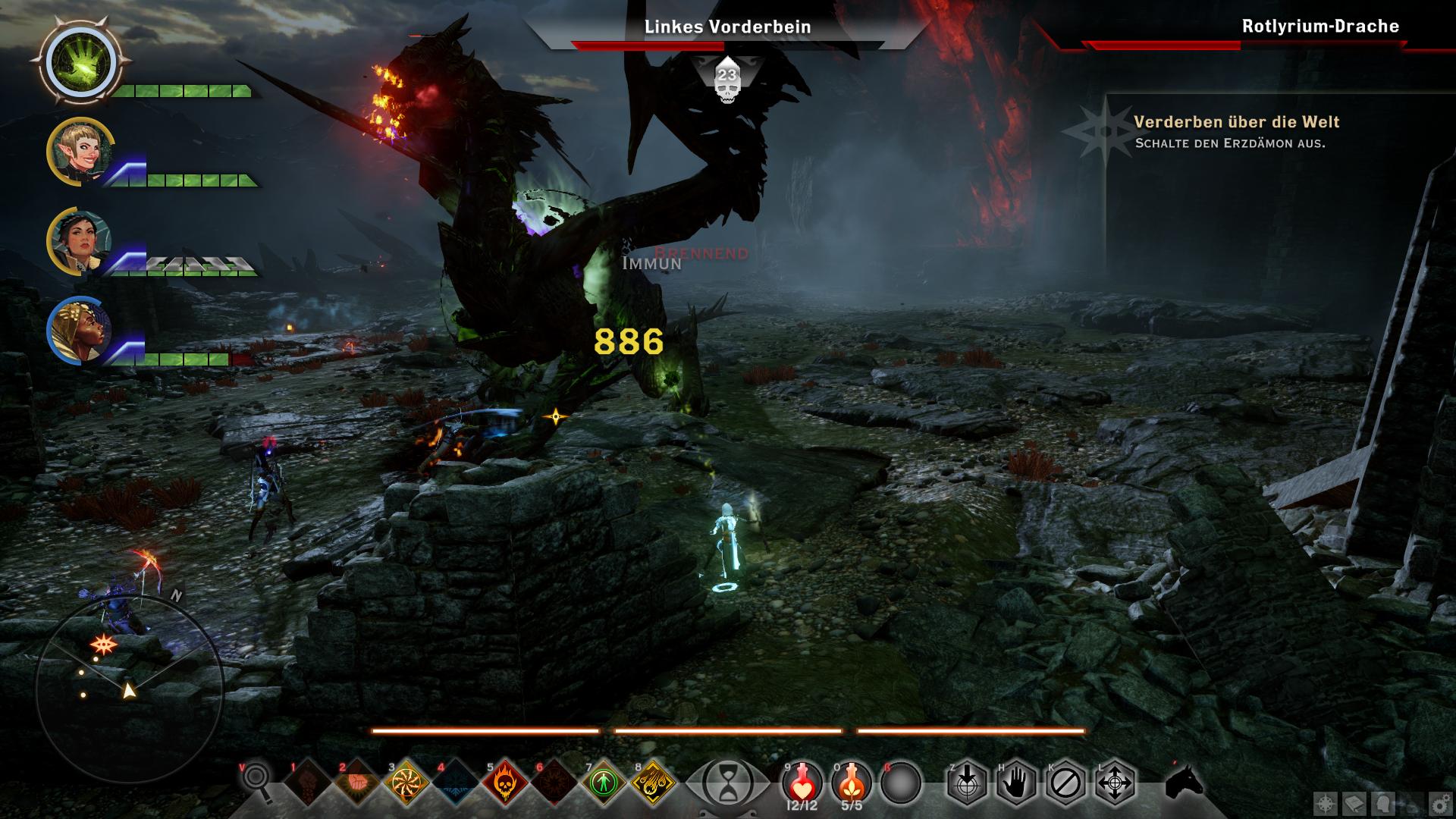Select the green glowing hand Inquisitor portrait

tap(81, 62)
